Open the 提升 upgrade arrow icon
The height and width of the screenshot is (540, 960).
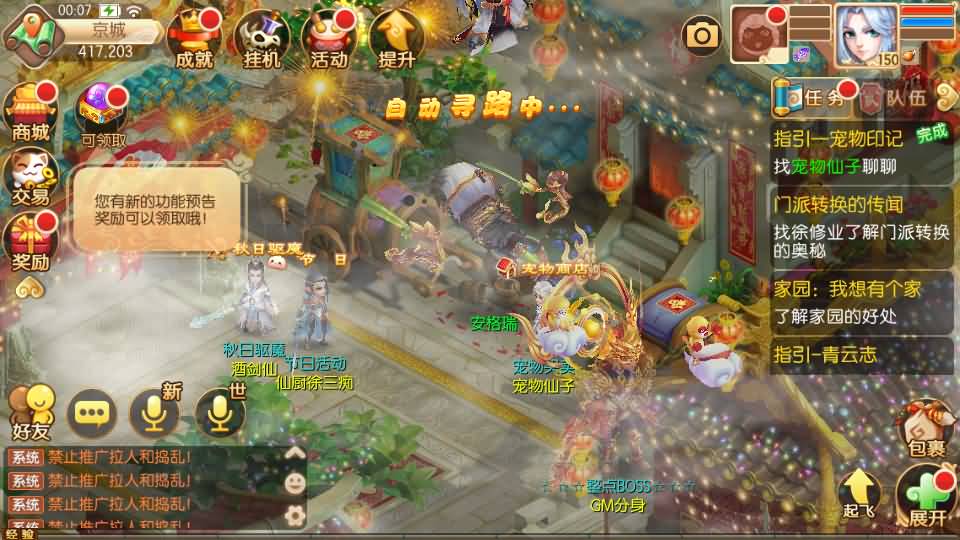tap(397, 39)
